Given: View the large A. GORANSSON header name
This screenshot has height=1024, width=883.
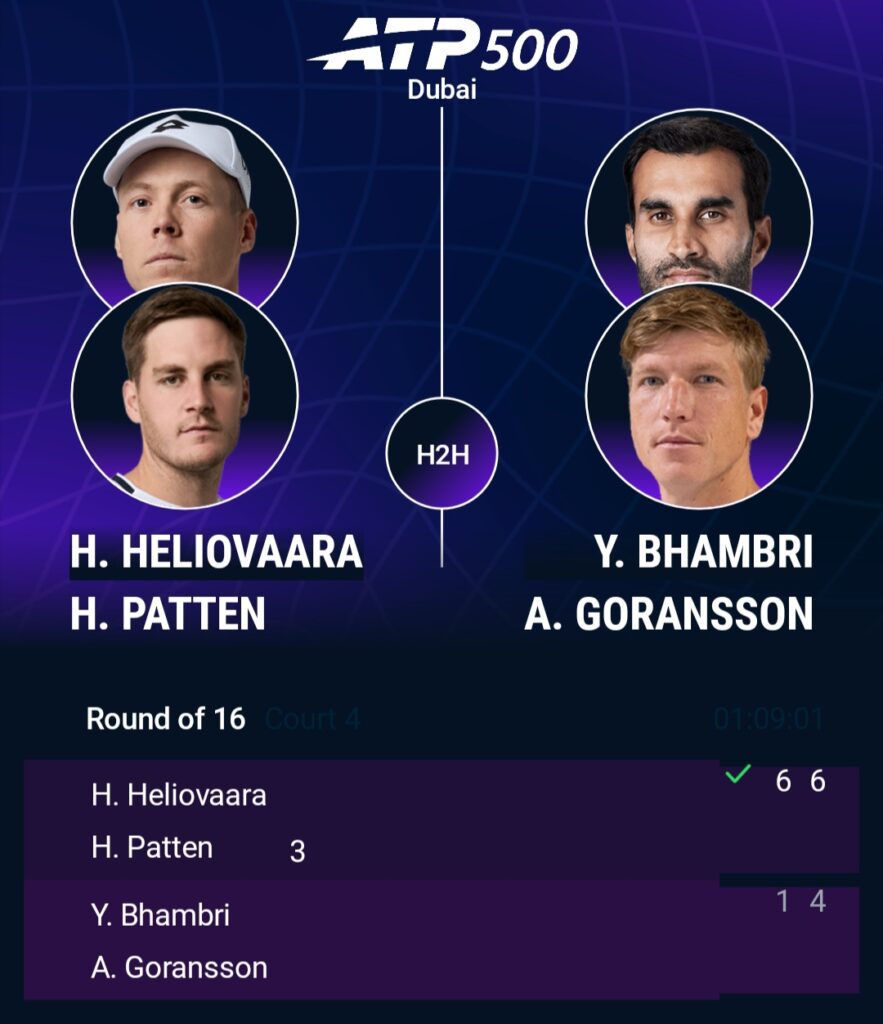Looking at the screenshot, I should pyautogui.click(x=668, y=613).
